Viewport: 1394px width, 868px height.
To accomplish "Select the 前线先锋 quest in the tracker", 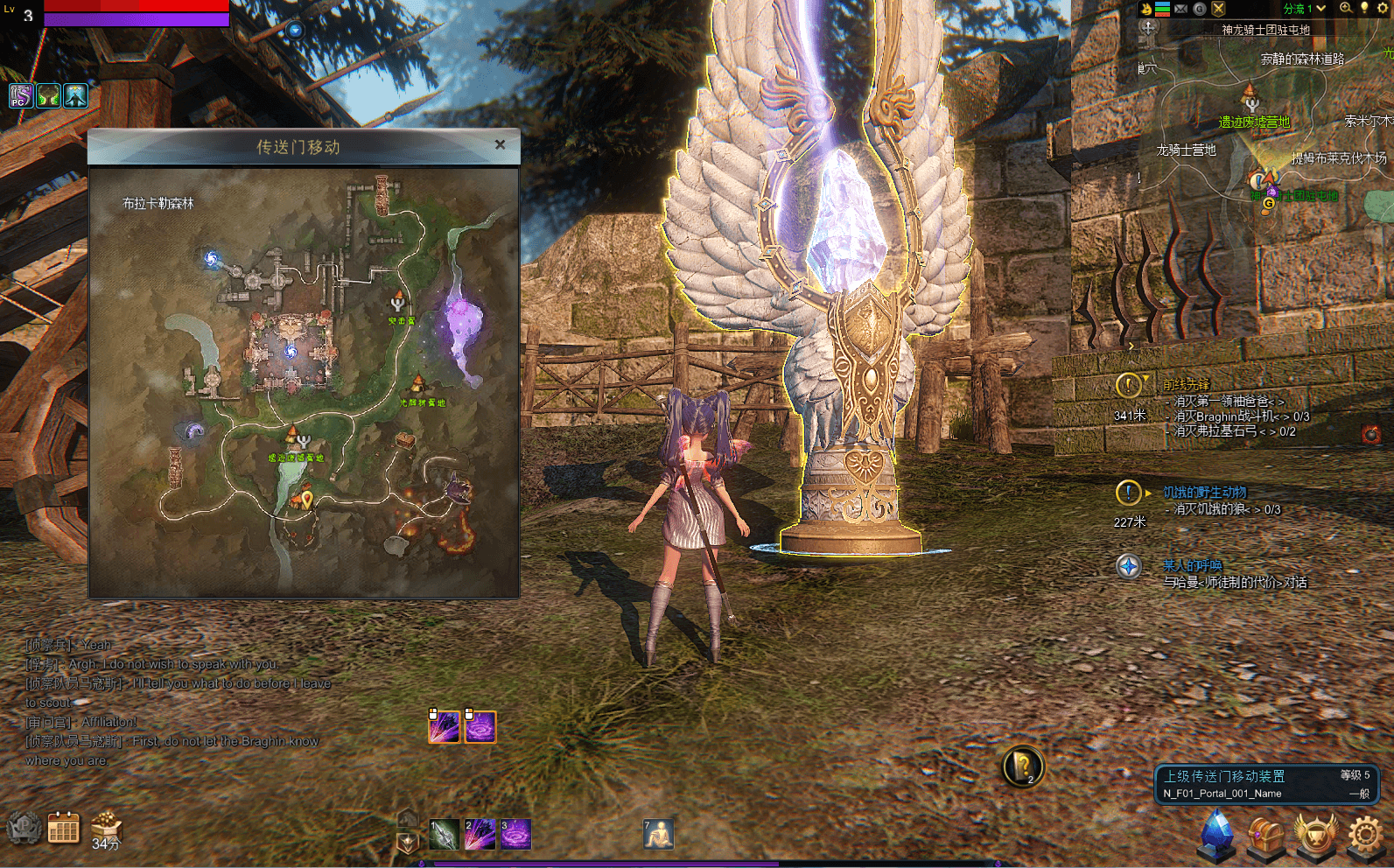I will click(x=1186, y=385).
